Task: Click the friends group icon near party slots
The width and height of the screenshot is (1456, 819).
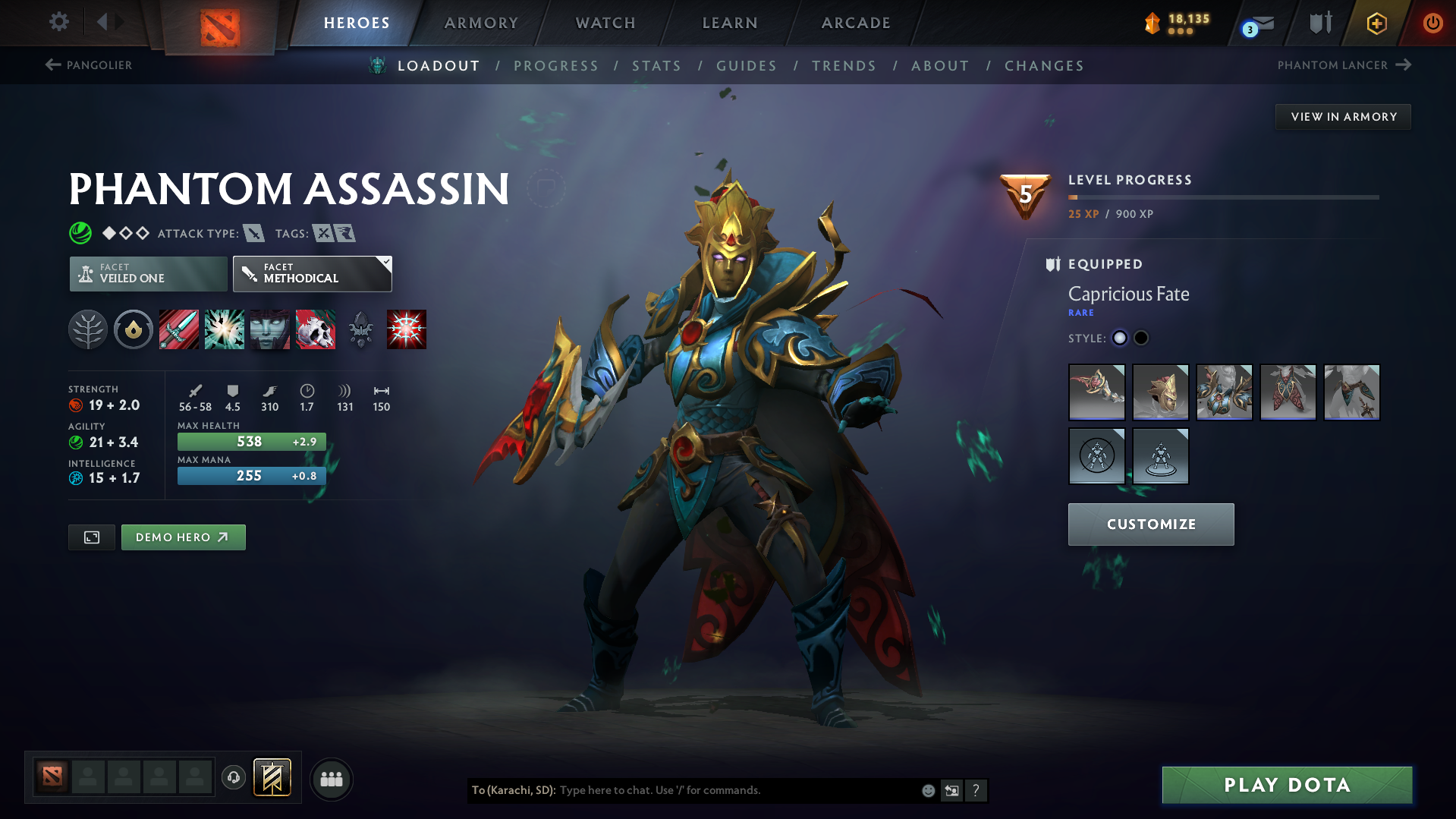Action: click(331, 779)
